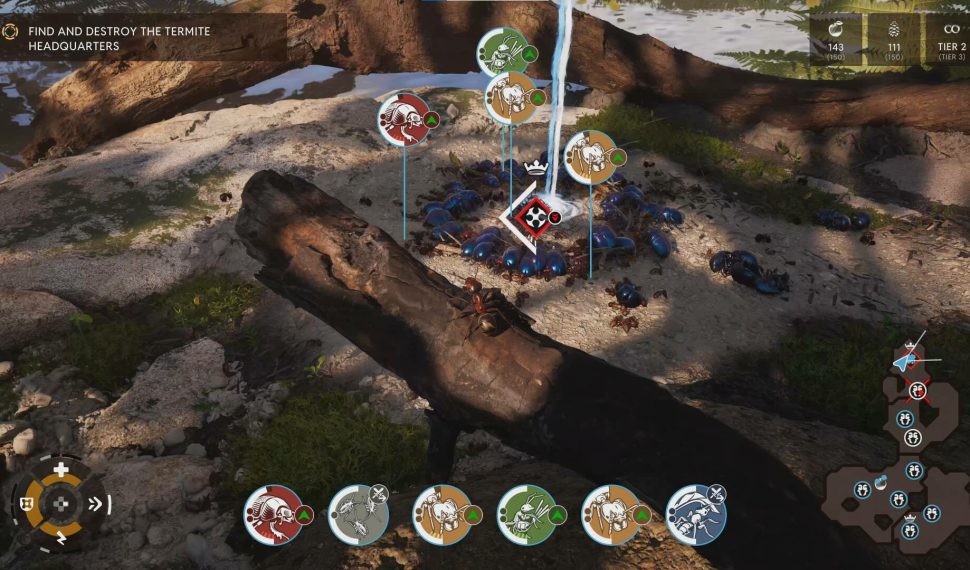The width and height of the screenshot is (970, 570).
Task: Select the grey aphid legion icon
Action: [x=358, y=515]
